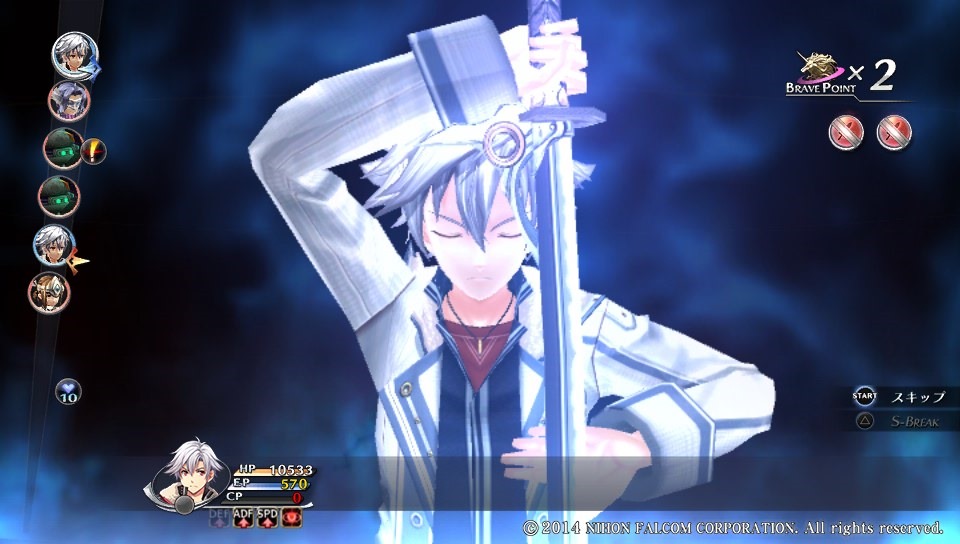Select the purple-haired masked character's turn portrait
The image size is (960, 544).
tap(69, 99)
